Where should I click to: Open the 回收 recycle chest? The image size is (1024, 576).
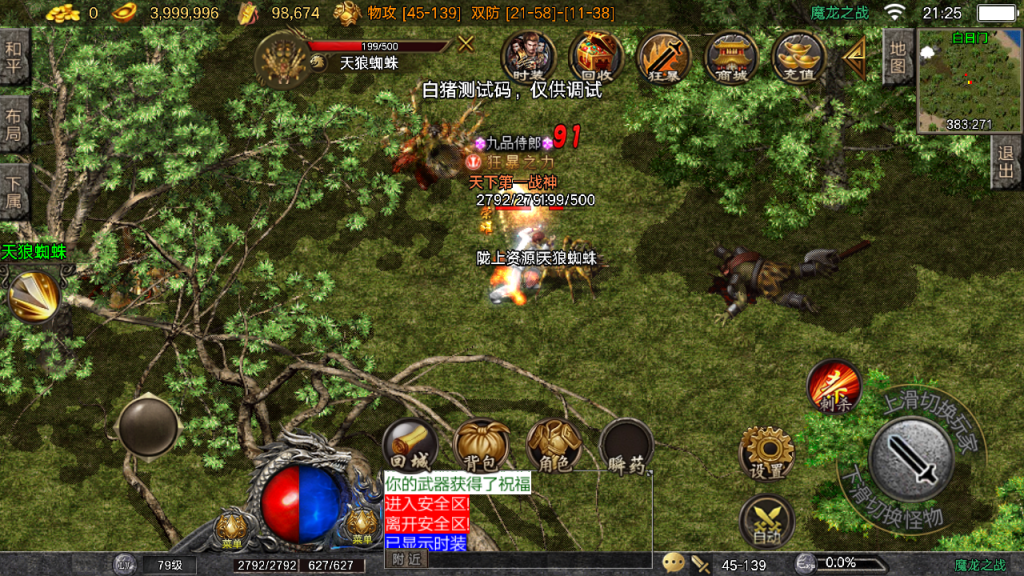[x=596, y=56]
